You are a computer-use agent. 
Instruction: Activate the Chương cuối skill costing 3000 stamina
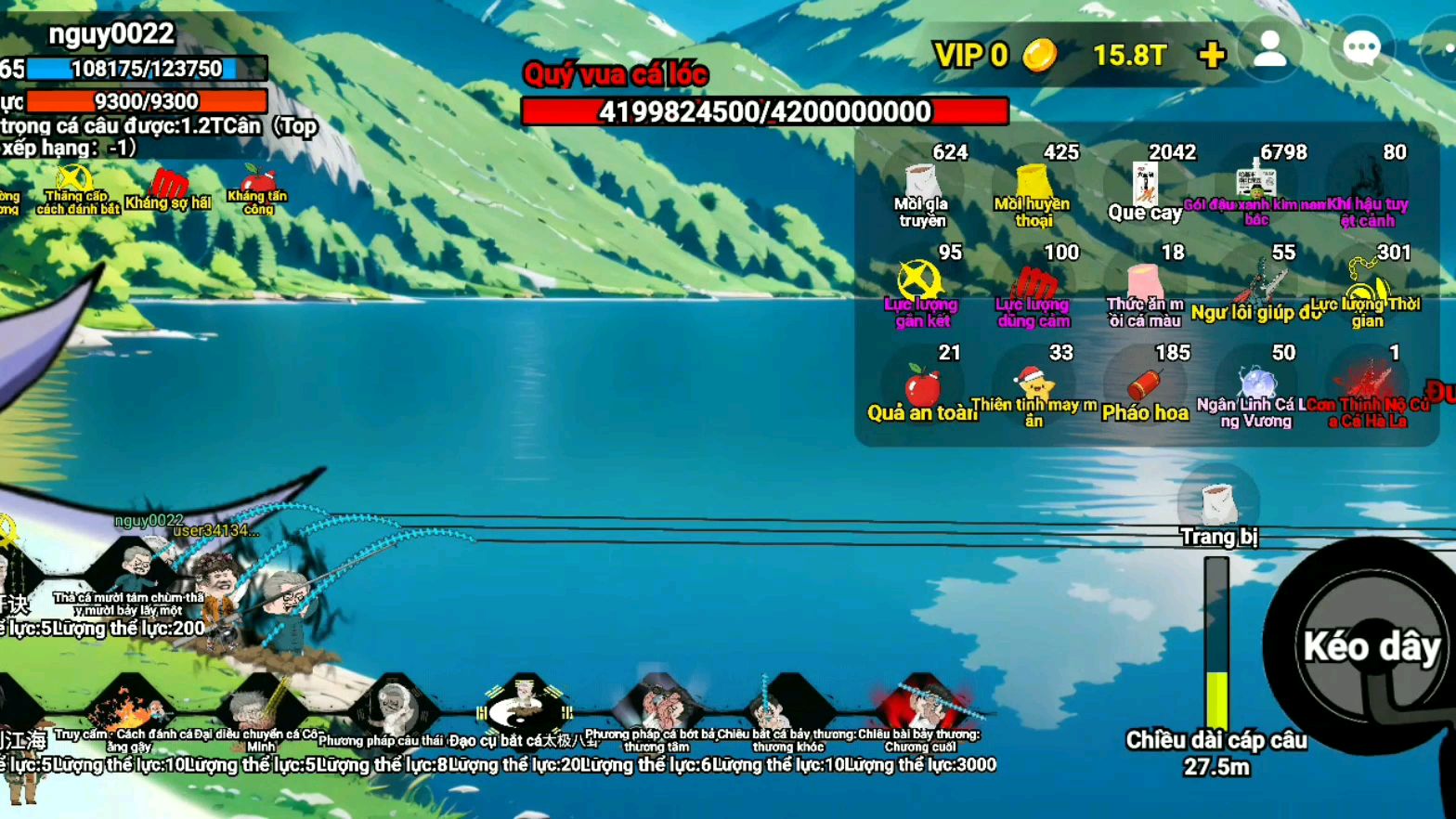click(921, 710)
